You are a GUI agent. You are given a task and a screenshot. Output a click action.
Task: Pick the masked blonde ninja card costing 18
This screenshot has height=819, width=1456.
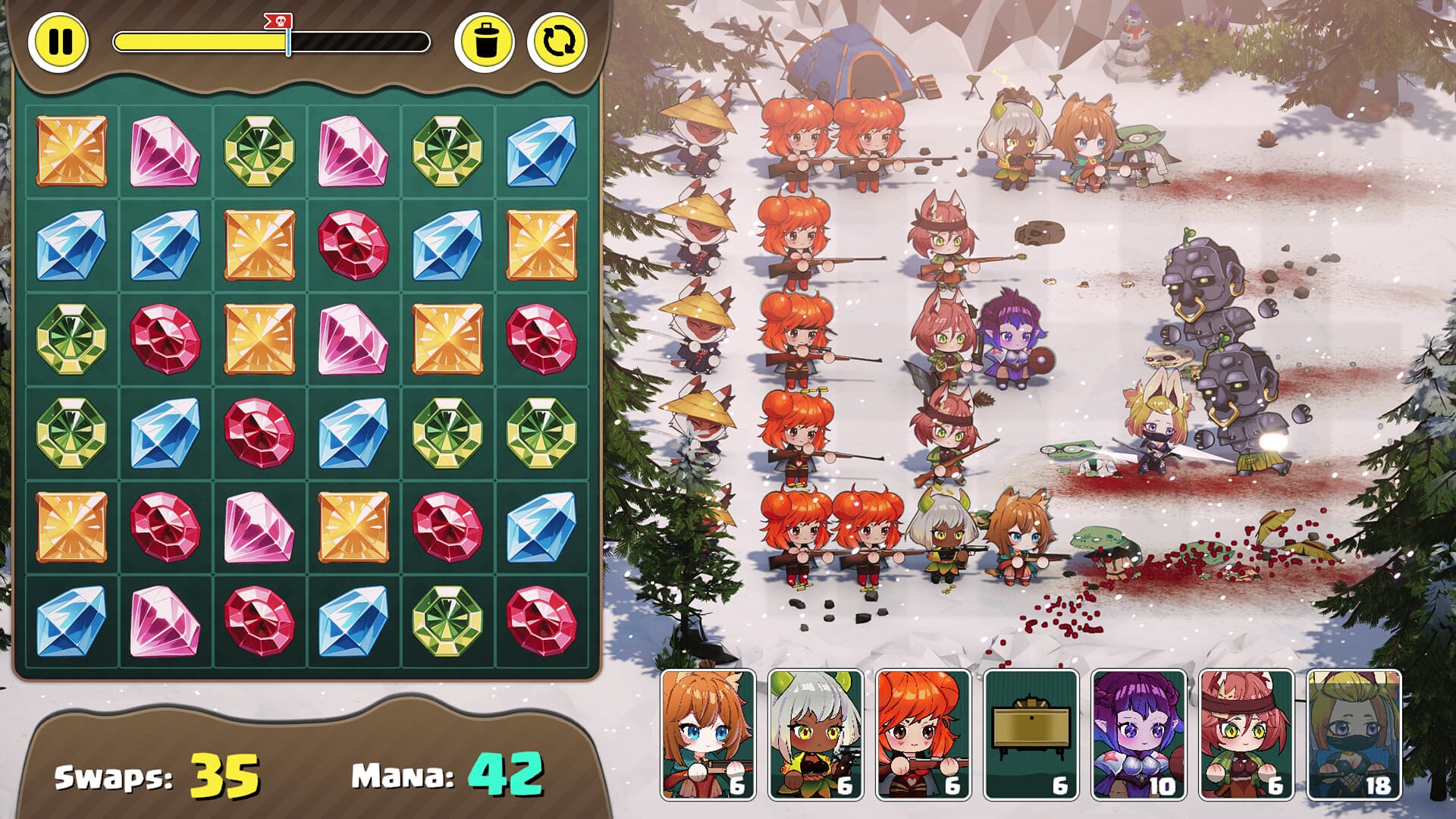click(1354, 734)
